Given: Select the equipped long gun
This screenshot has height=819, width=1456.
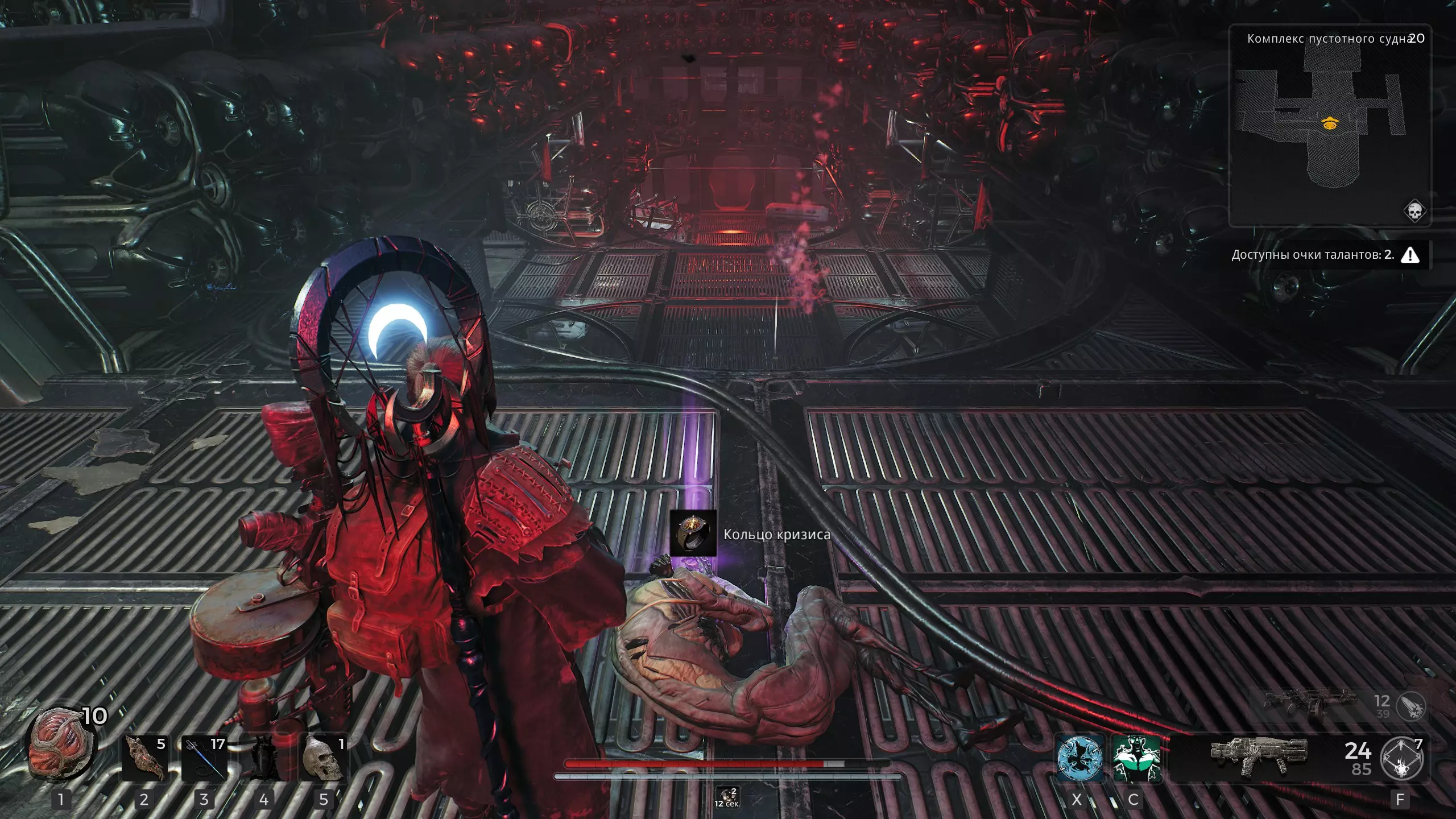Looking at the screenshot, I should pyautogui.click(x=1259, y=756).
